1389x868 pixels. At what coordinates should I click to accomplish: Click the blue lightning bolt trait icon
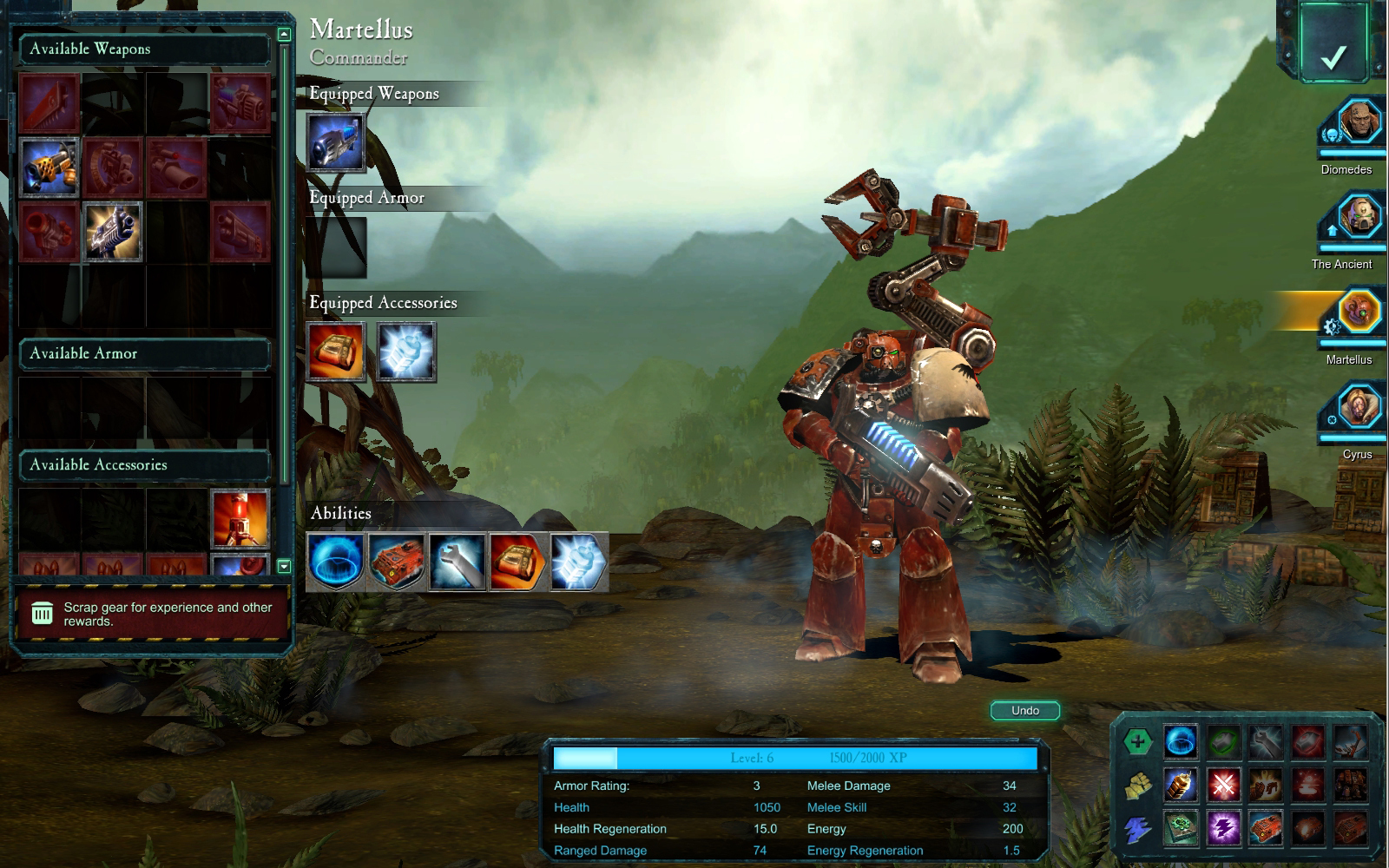click(x=1137, y=831)
